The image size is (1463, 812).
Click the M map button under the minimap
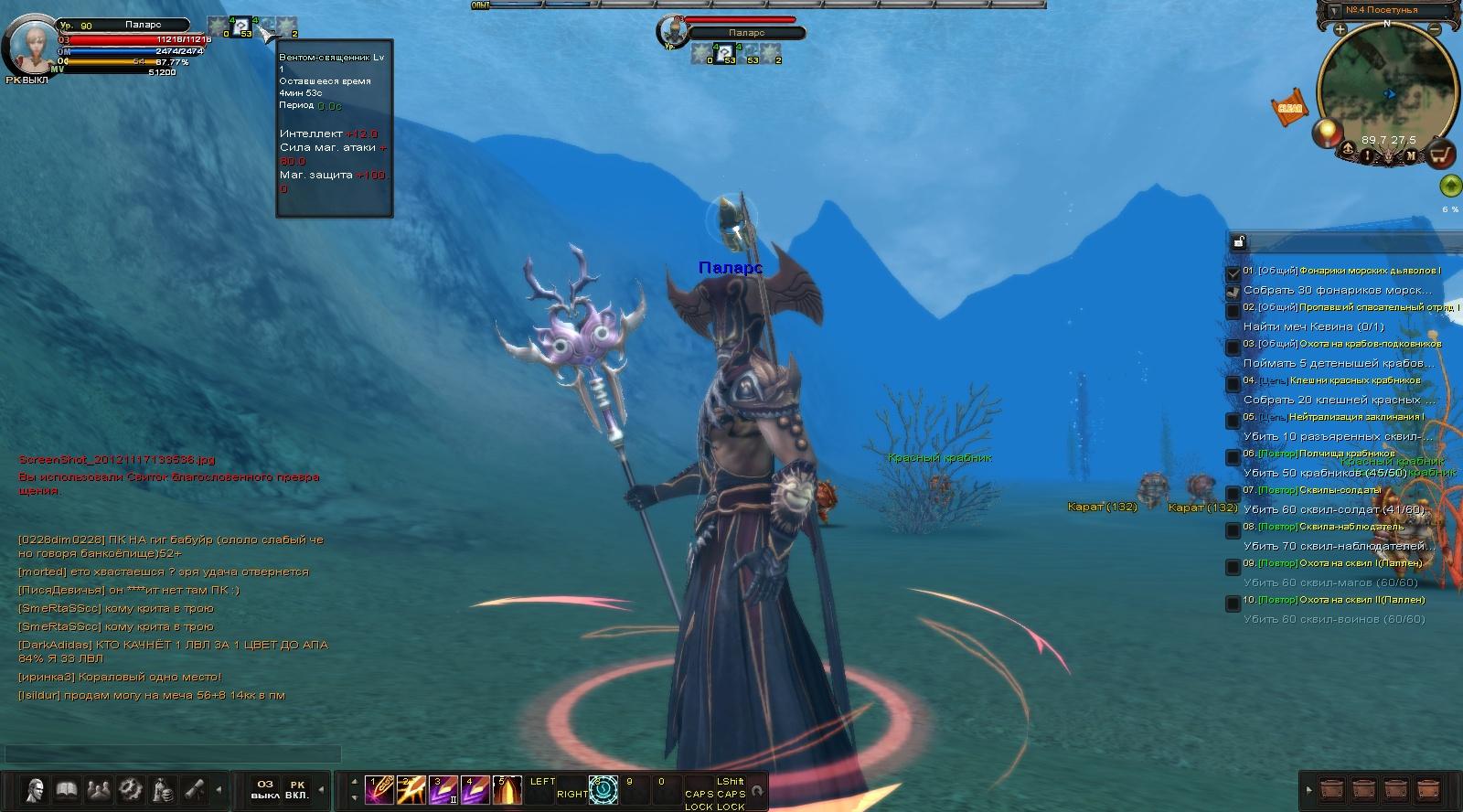pyautogui.click(x=1411, y=155)
